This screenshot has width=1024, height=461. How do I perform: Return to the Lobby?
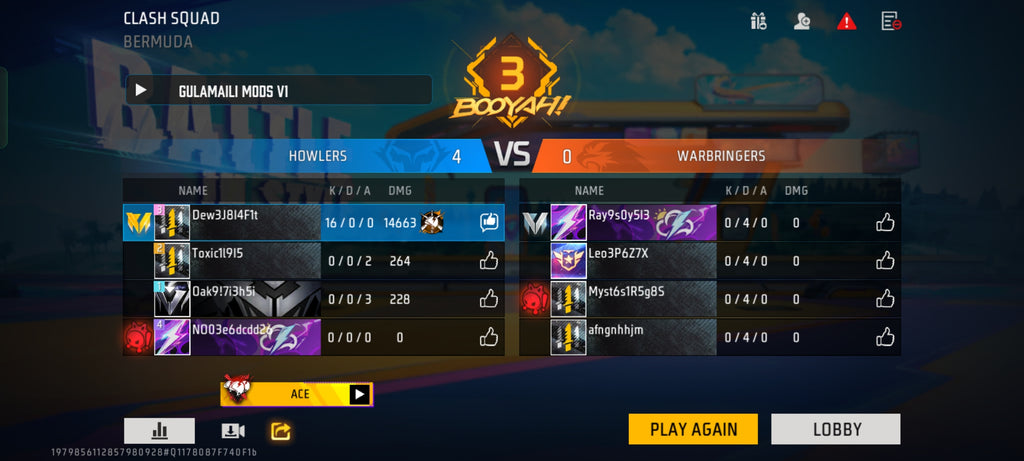coord(836,429)
